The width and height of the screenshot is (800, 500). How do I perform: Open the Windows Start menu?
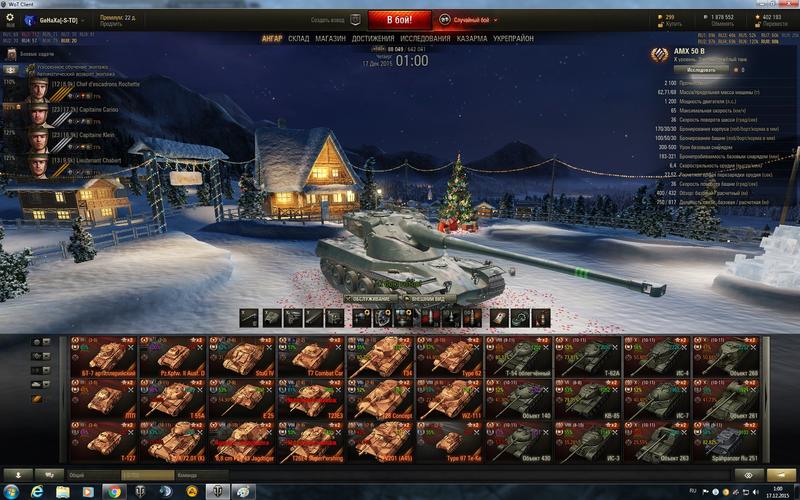pyautogui.click(x=12, y=491)
